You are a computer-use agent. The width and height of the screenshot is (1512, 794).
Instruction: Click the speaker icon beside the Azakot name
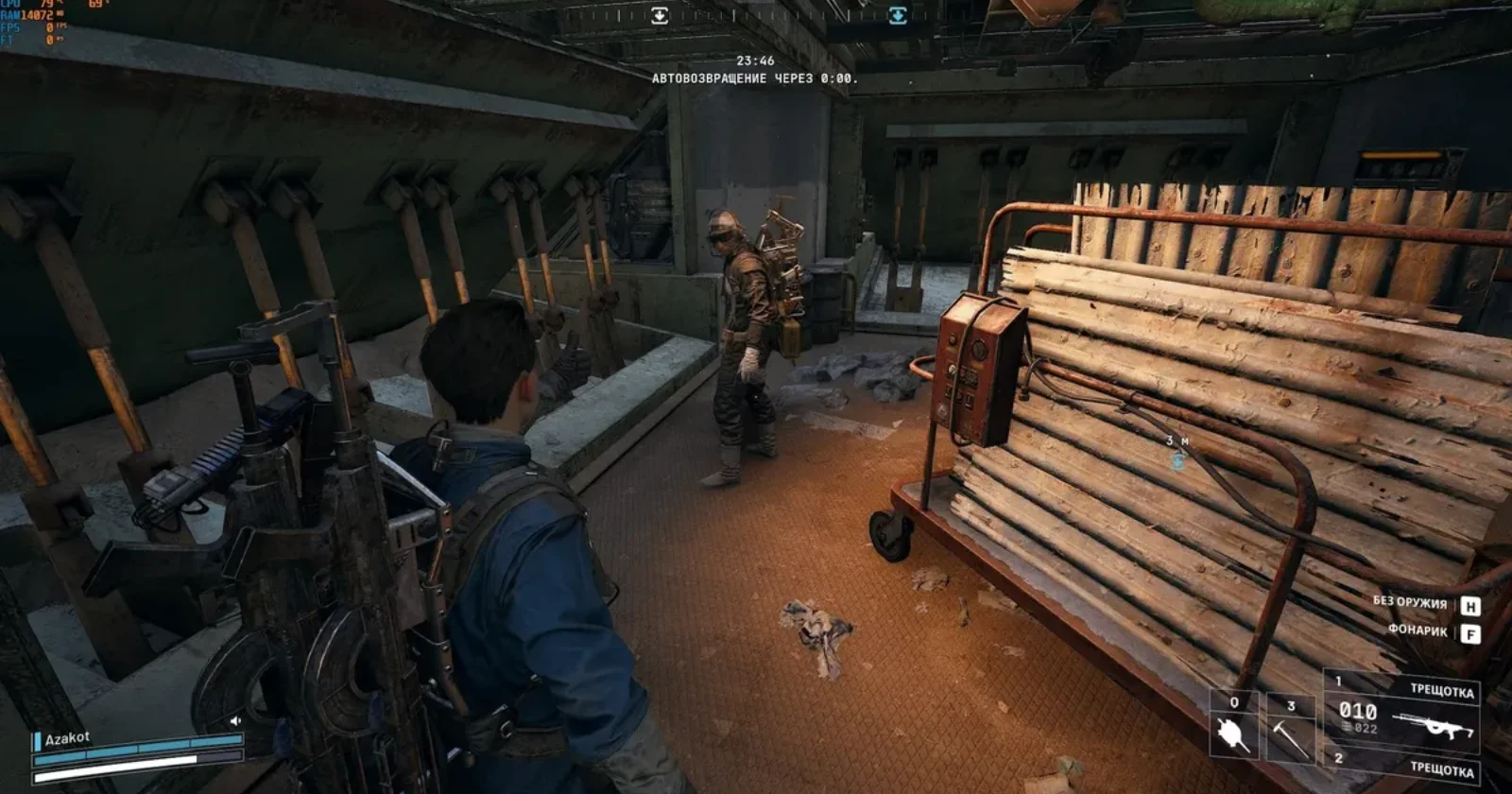coord(235,721)
